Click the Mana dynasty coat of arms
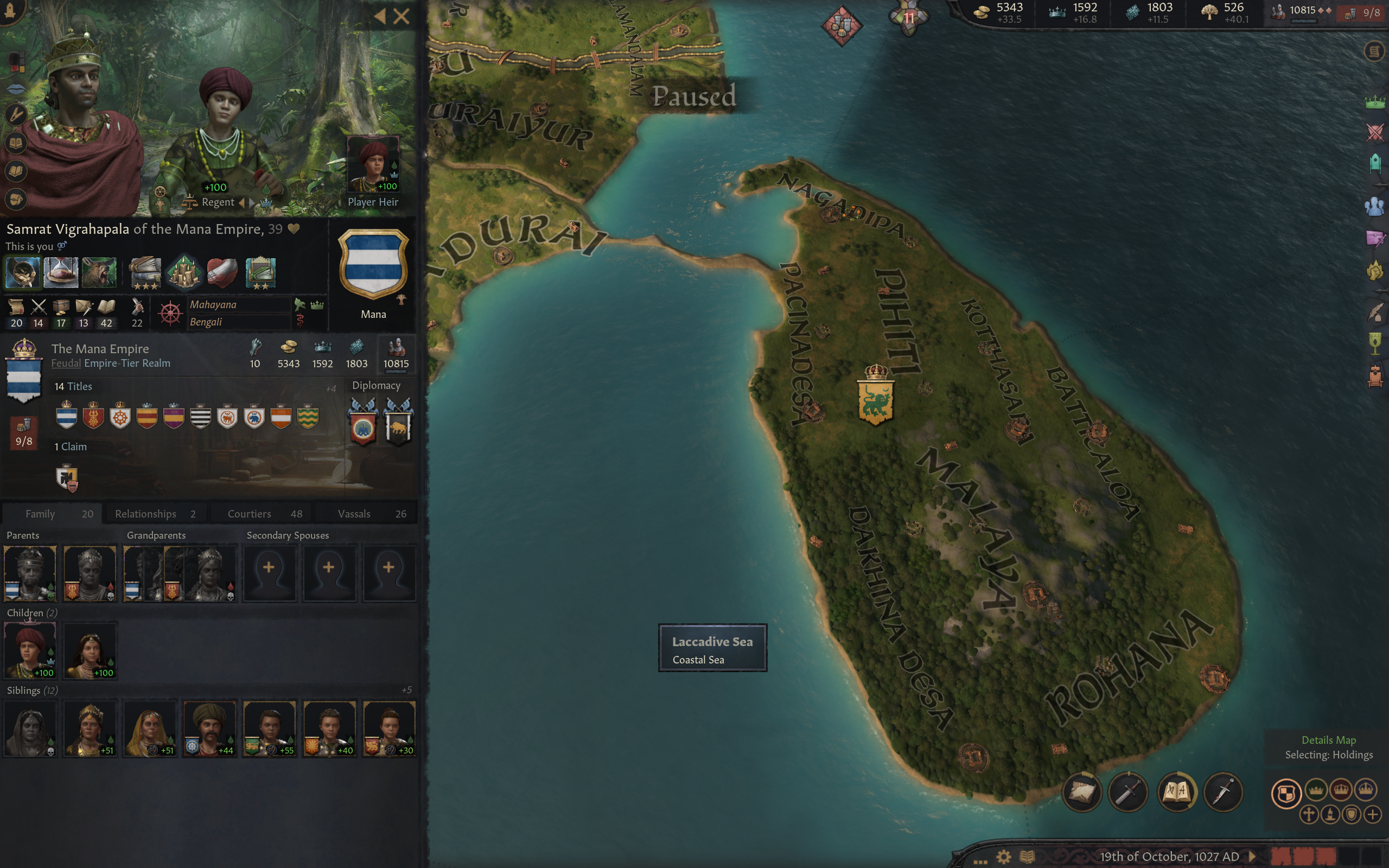Viewport: 1389px width, 868px height. pos(373,265)
